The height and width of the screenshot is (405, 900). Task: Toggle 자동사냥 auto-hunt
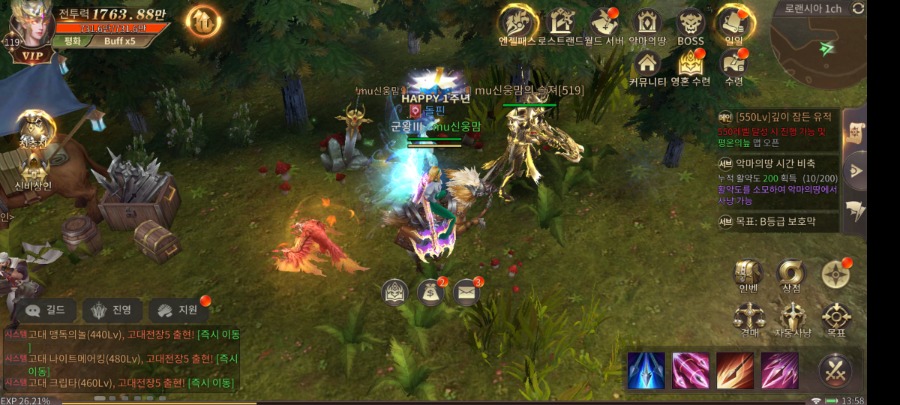pos(791,319)
